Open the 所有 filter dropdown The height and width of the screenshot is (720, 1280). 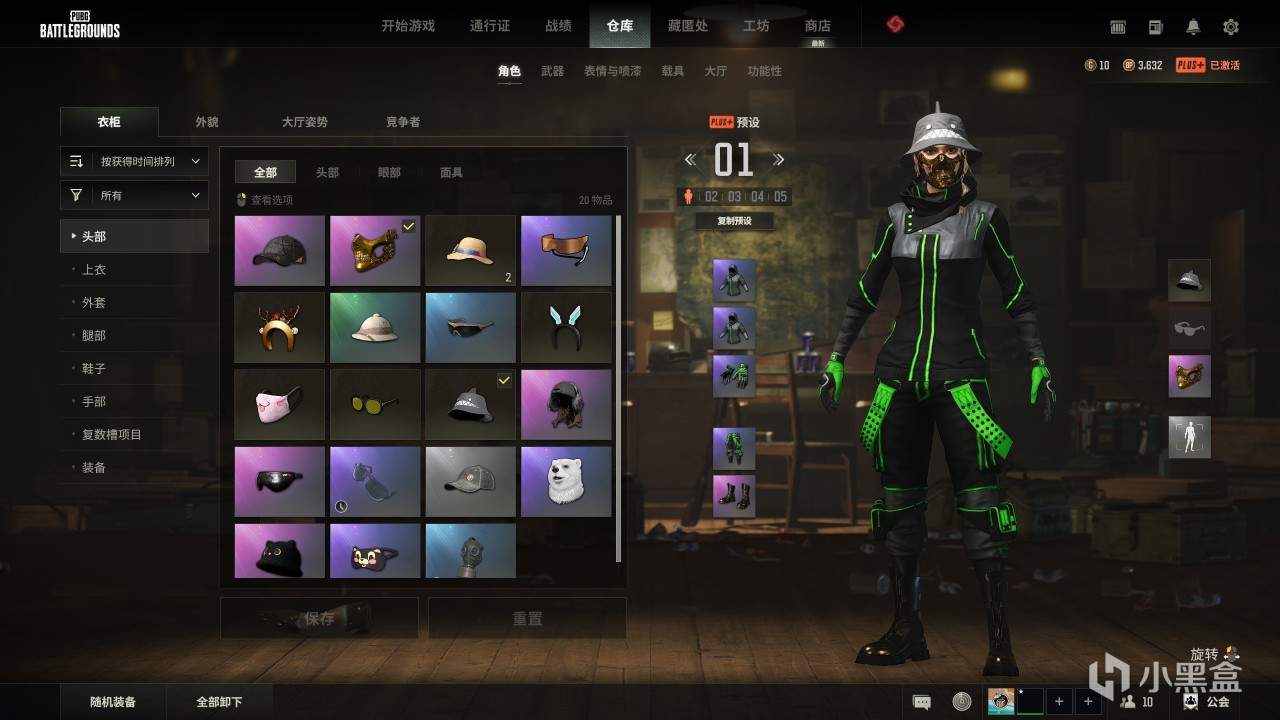[x=135, y=196]
